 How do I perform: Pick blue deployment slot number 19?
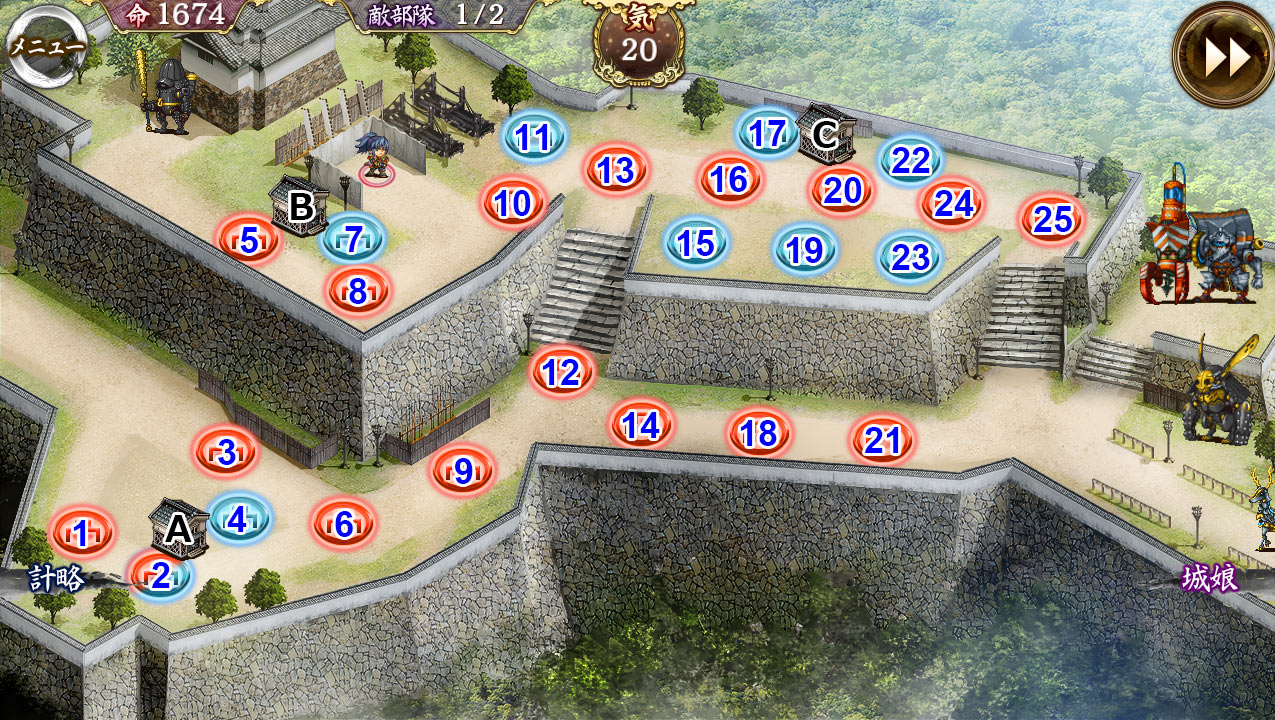pos(805,250)
